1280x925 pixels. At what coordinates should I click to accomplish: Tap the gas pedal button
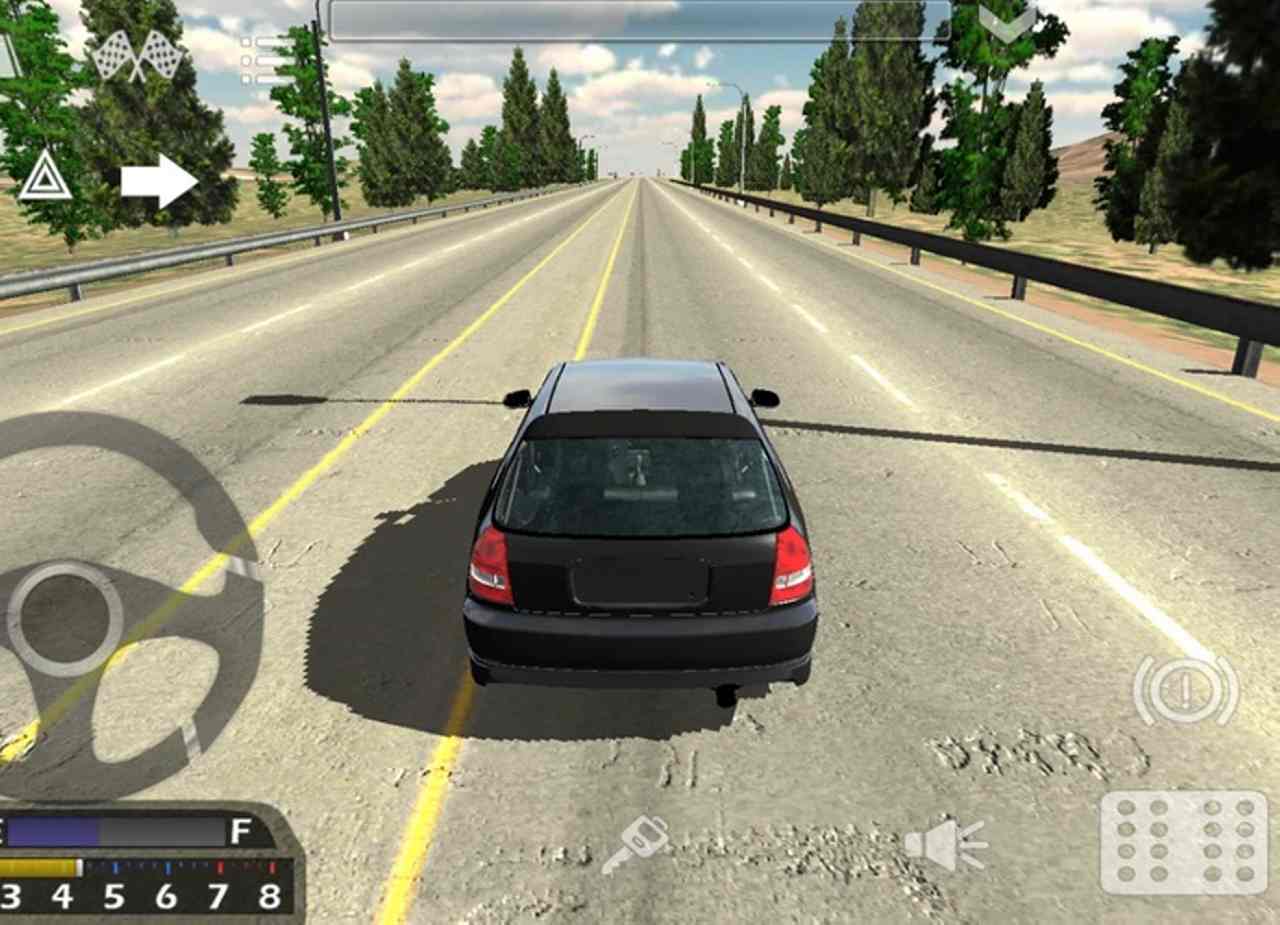1184,842
